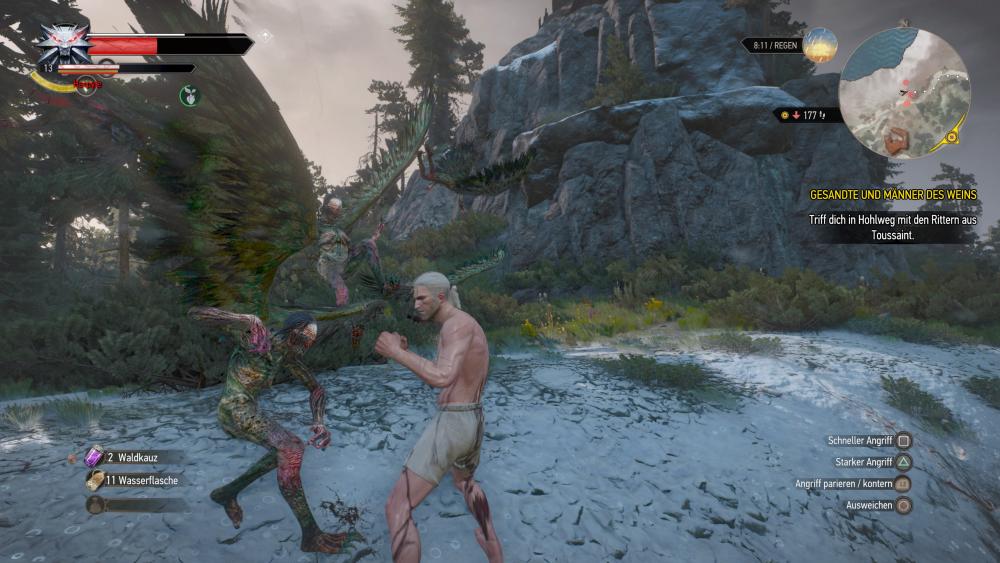Use the Waldkauz potion slot

pos(95,457)
